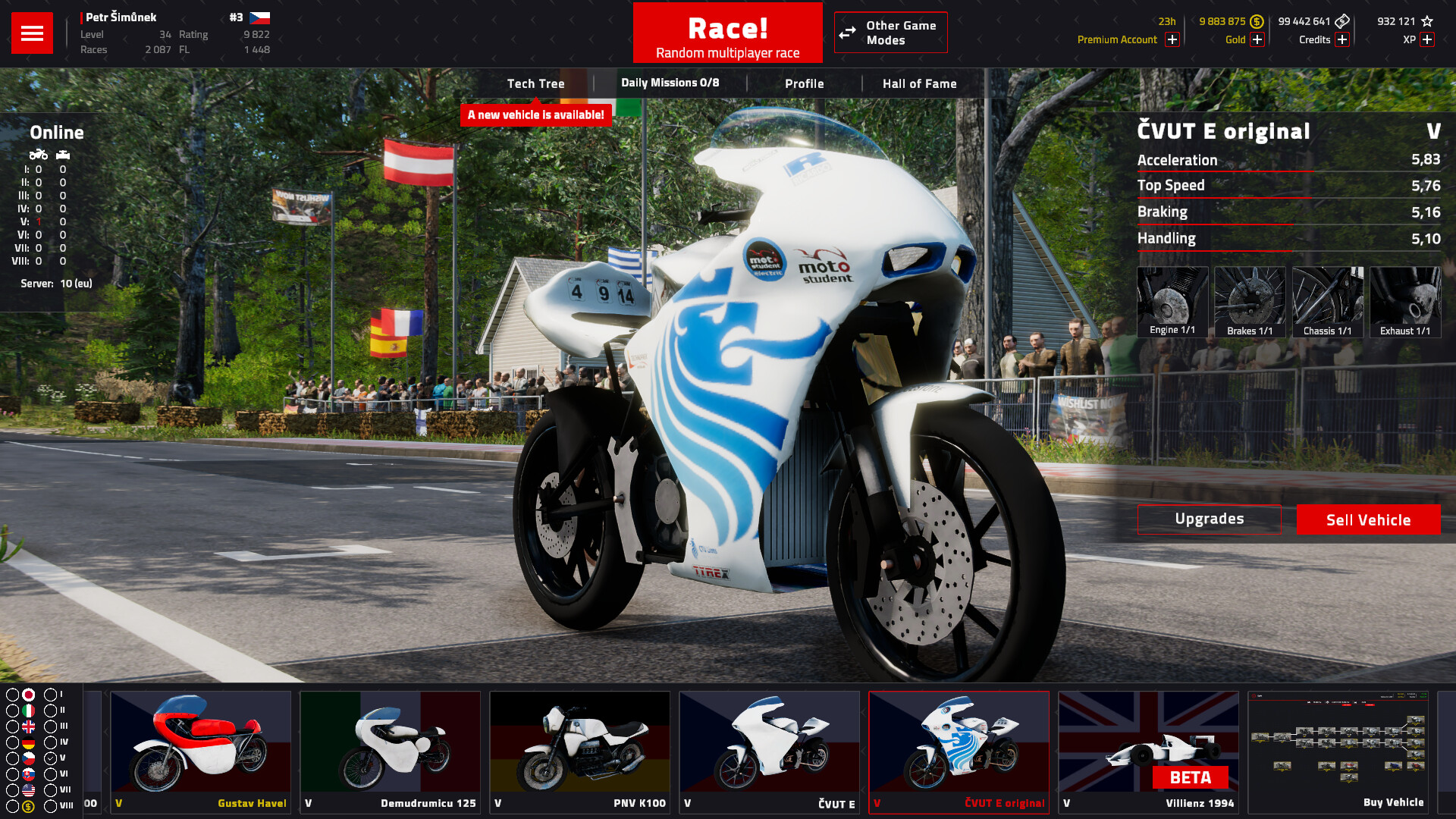Open the Hall of Fame tab
Screen dimensions: 1456x819
click(919, 83)
